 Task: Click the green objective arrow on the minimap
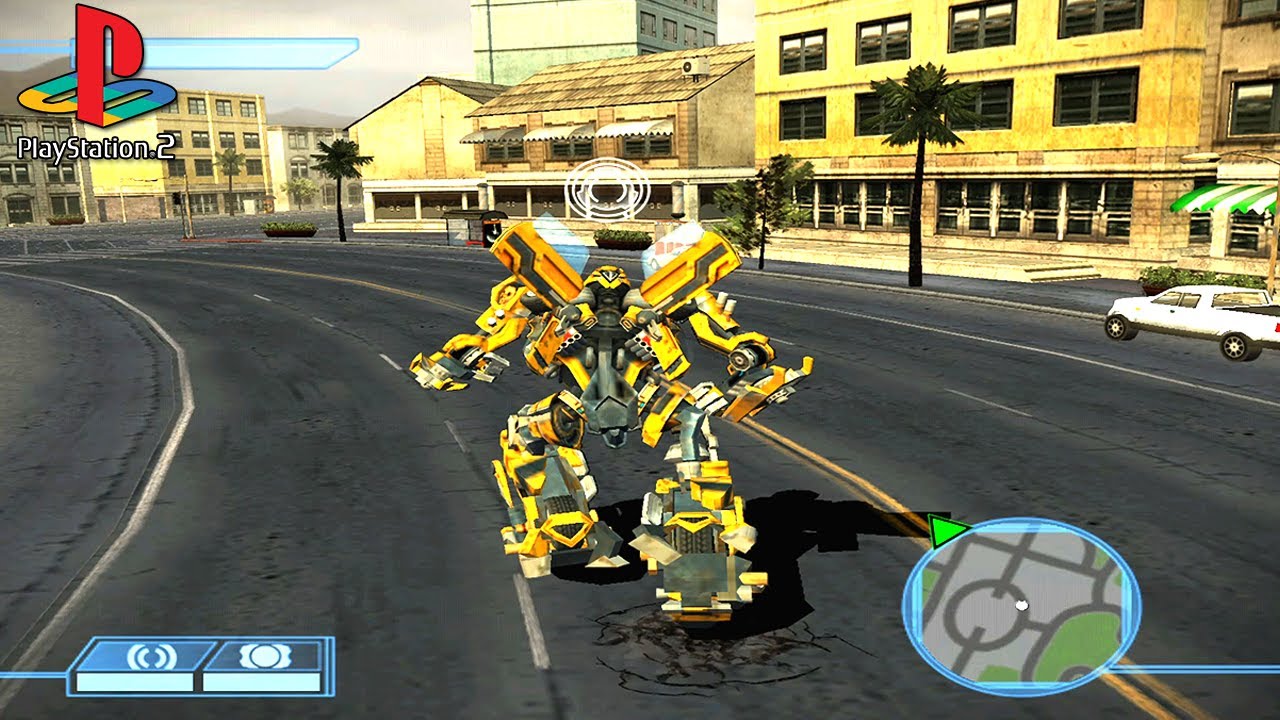pos(945,530)
